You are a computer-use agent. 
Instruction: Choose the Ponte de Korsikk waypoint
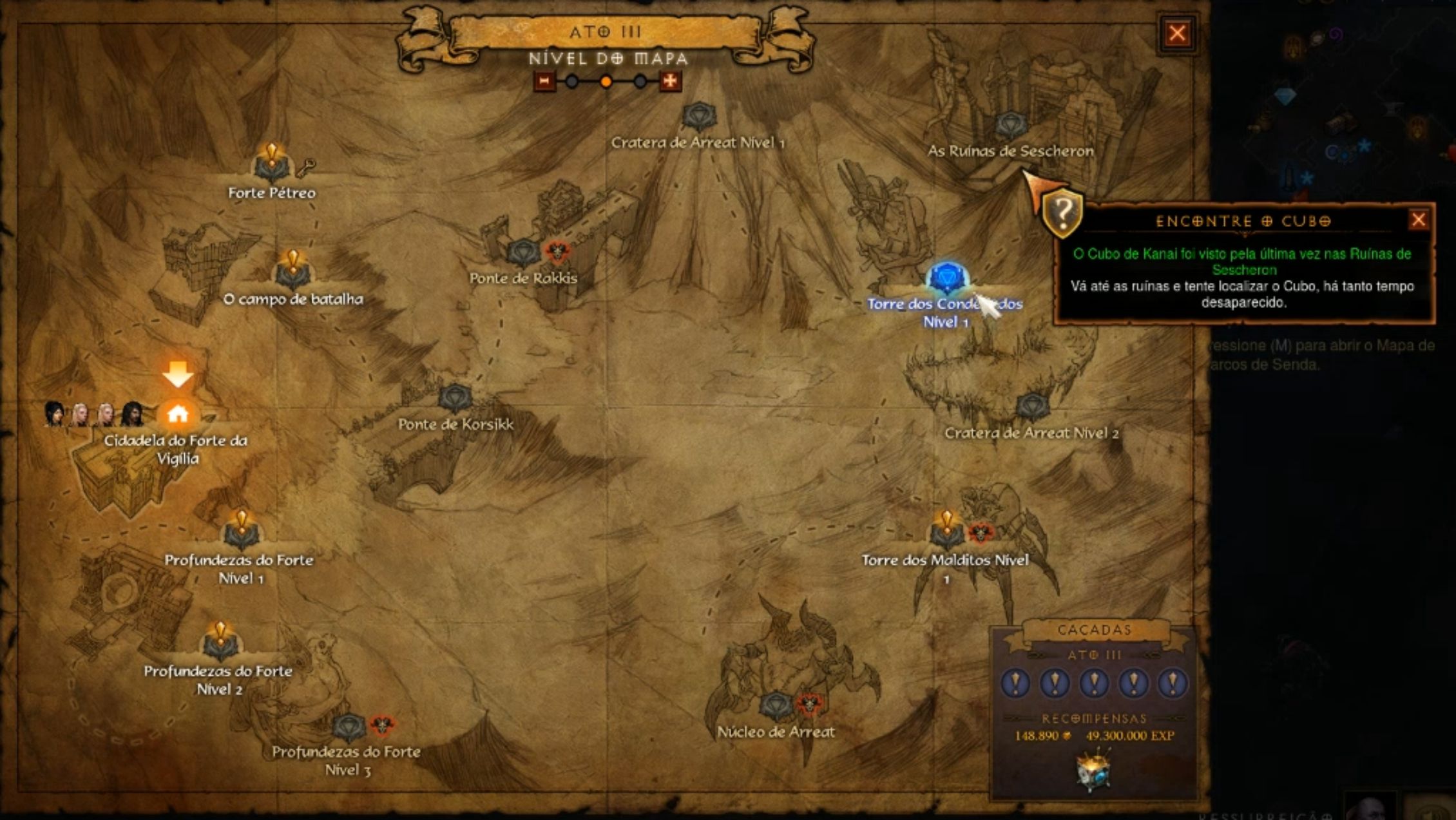pyautogui.click(x=455, y=399)
